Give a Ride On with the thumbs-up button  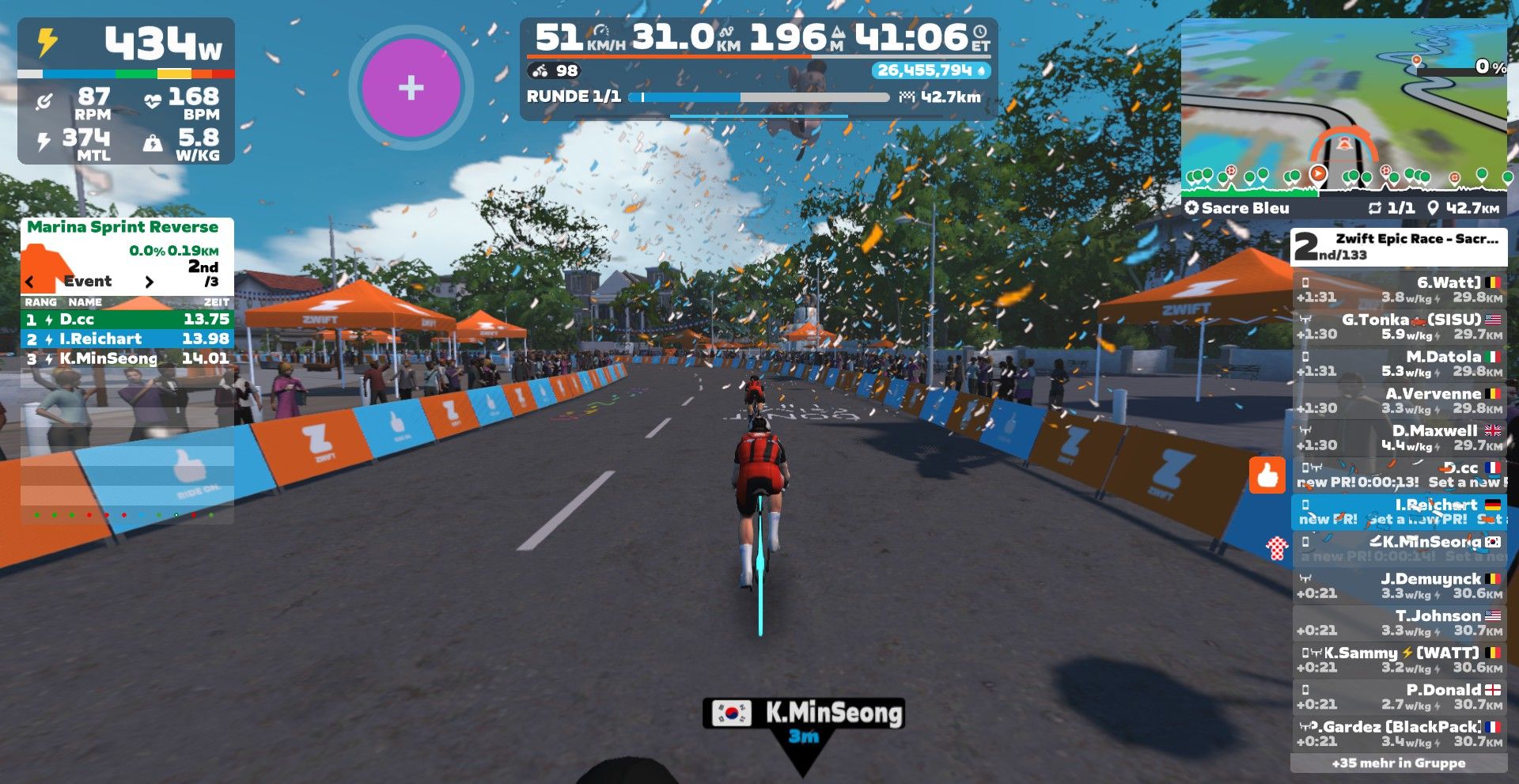click(1267, 475)
